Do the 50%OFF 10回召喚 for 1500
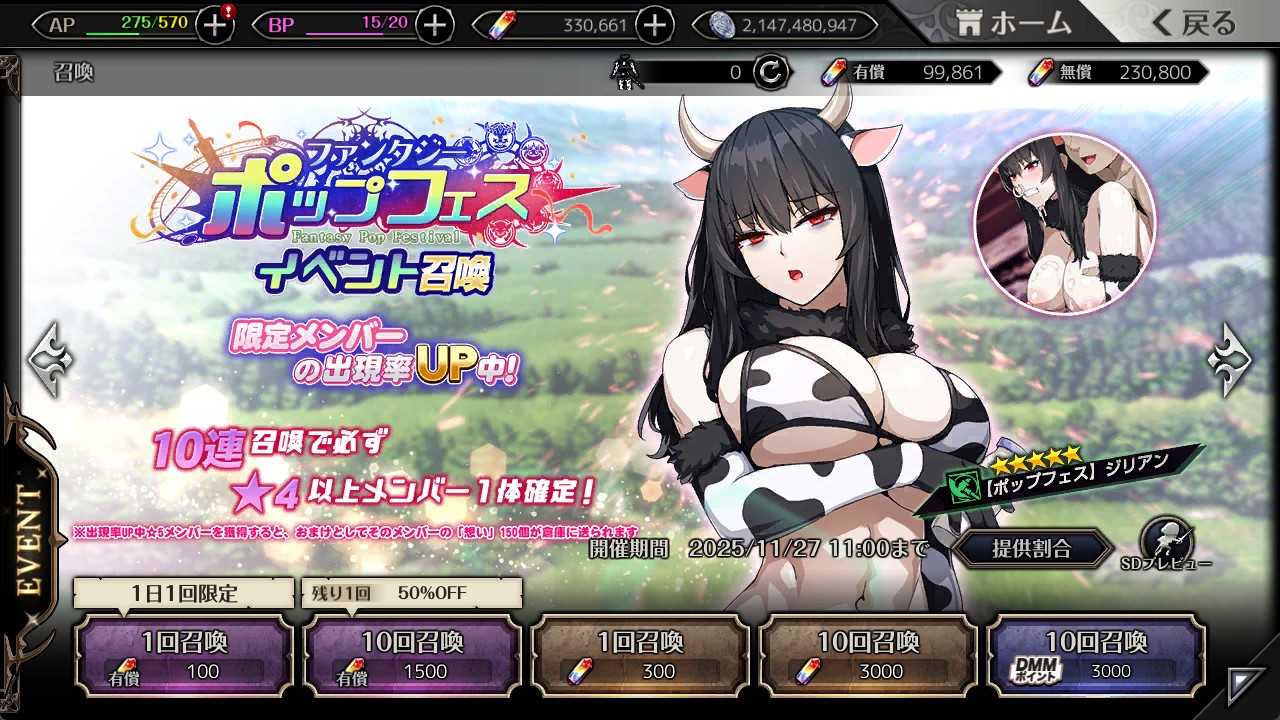This screenshot has height=720, width=1280. click(412, 655)
